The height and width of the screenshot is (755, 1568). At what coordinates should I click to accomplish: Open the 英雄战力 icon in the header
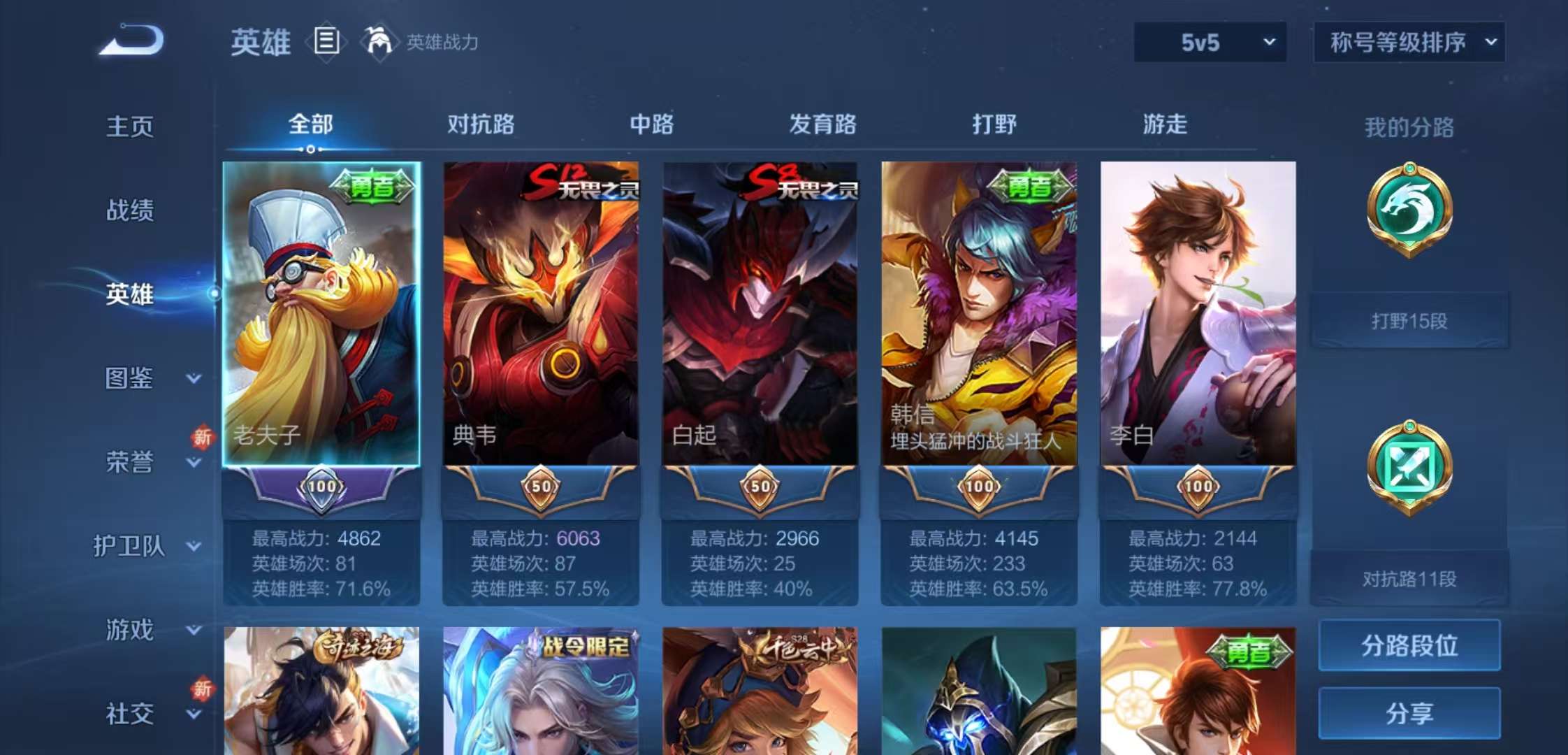(377, 42)
